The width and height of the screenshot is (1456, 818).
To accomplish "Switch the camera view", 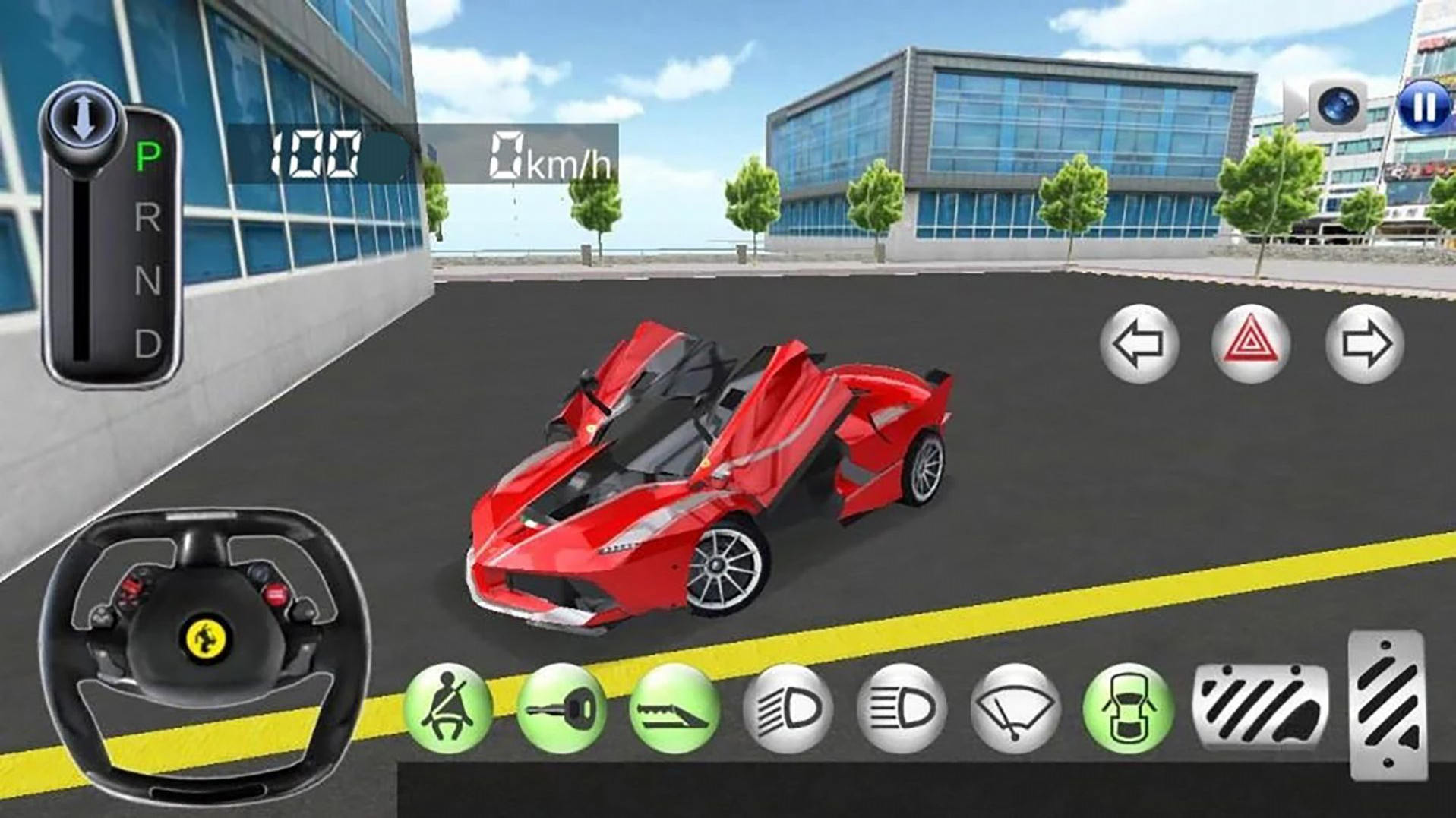I will (x=1338, y=106).
